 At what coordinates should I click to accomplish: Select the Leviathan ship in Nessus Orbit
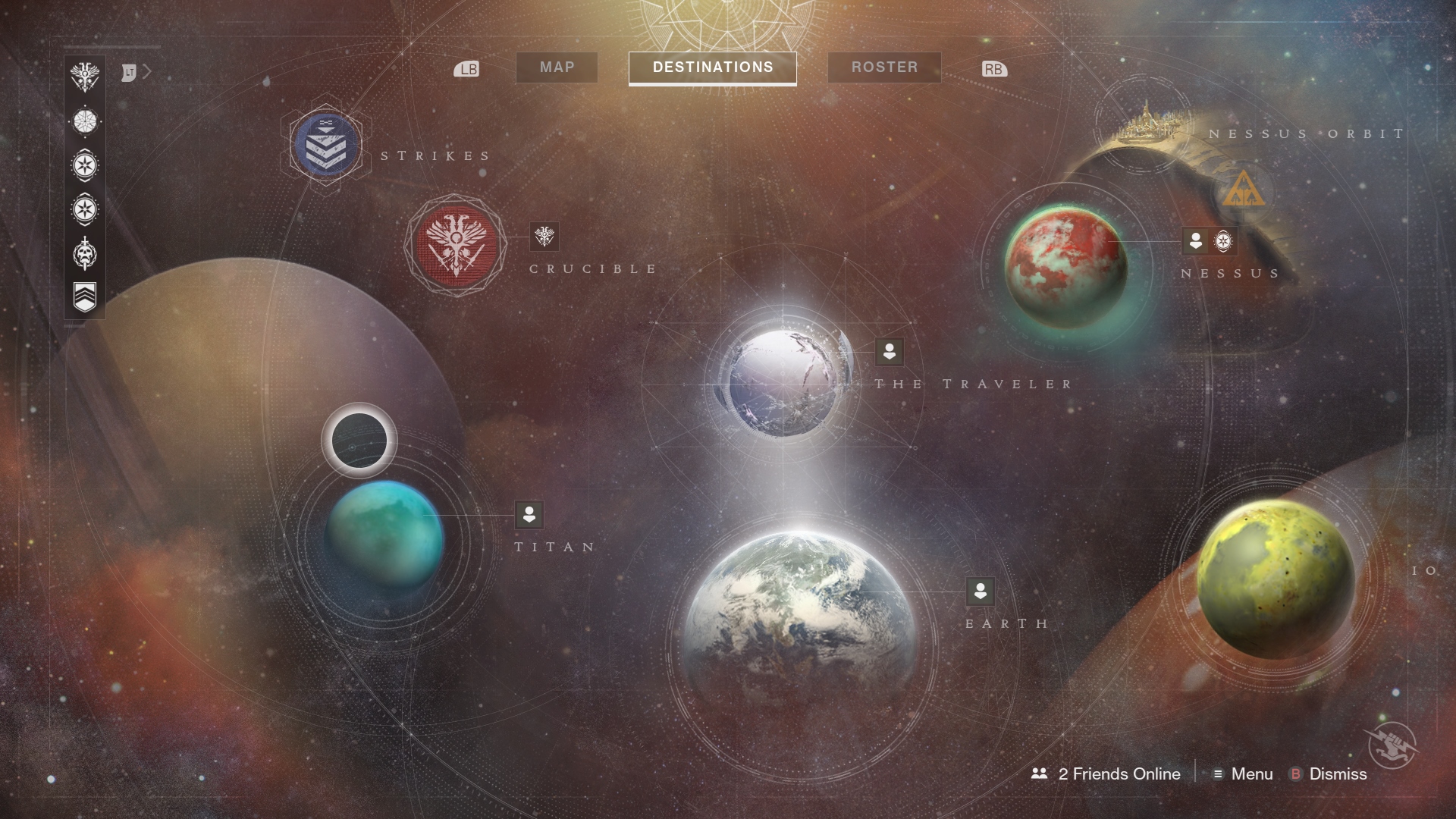1144,126
